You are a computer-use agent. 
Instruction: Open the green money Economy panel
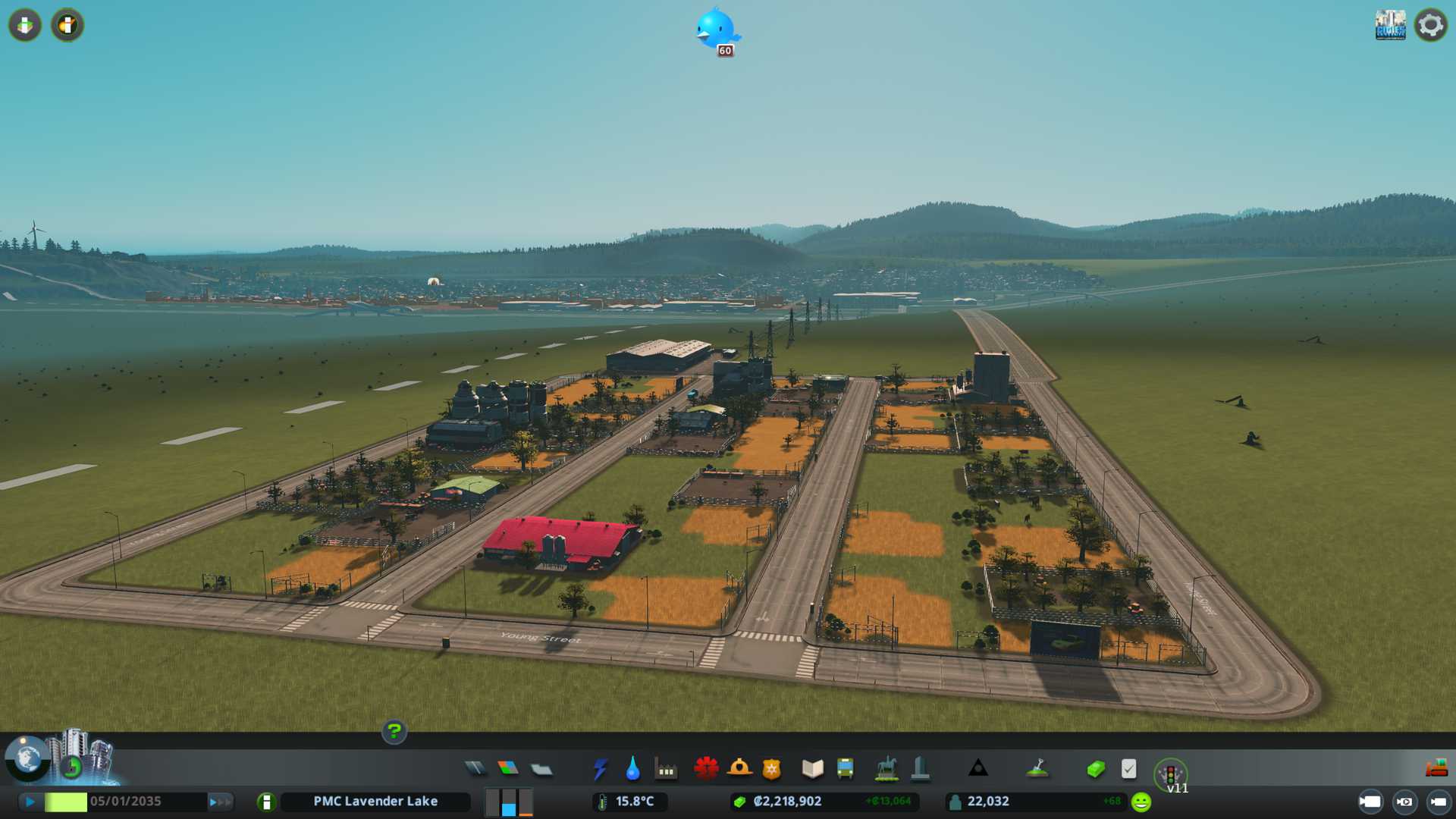pyautogui.click(x=1095, y=769)
